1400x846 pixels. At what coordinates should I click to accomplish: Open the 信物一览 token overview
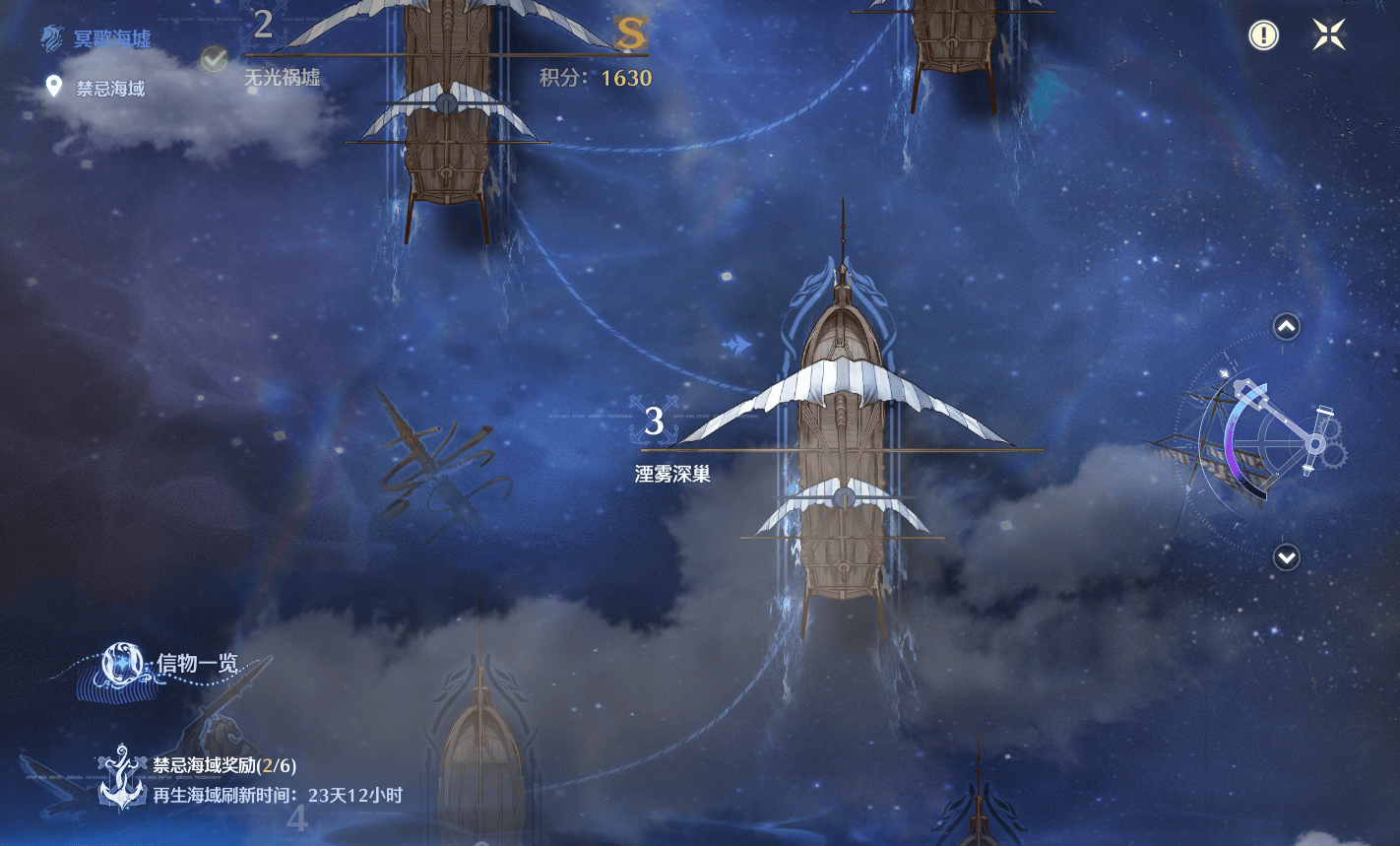coord(158,667)
